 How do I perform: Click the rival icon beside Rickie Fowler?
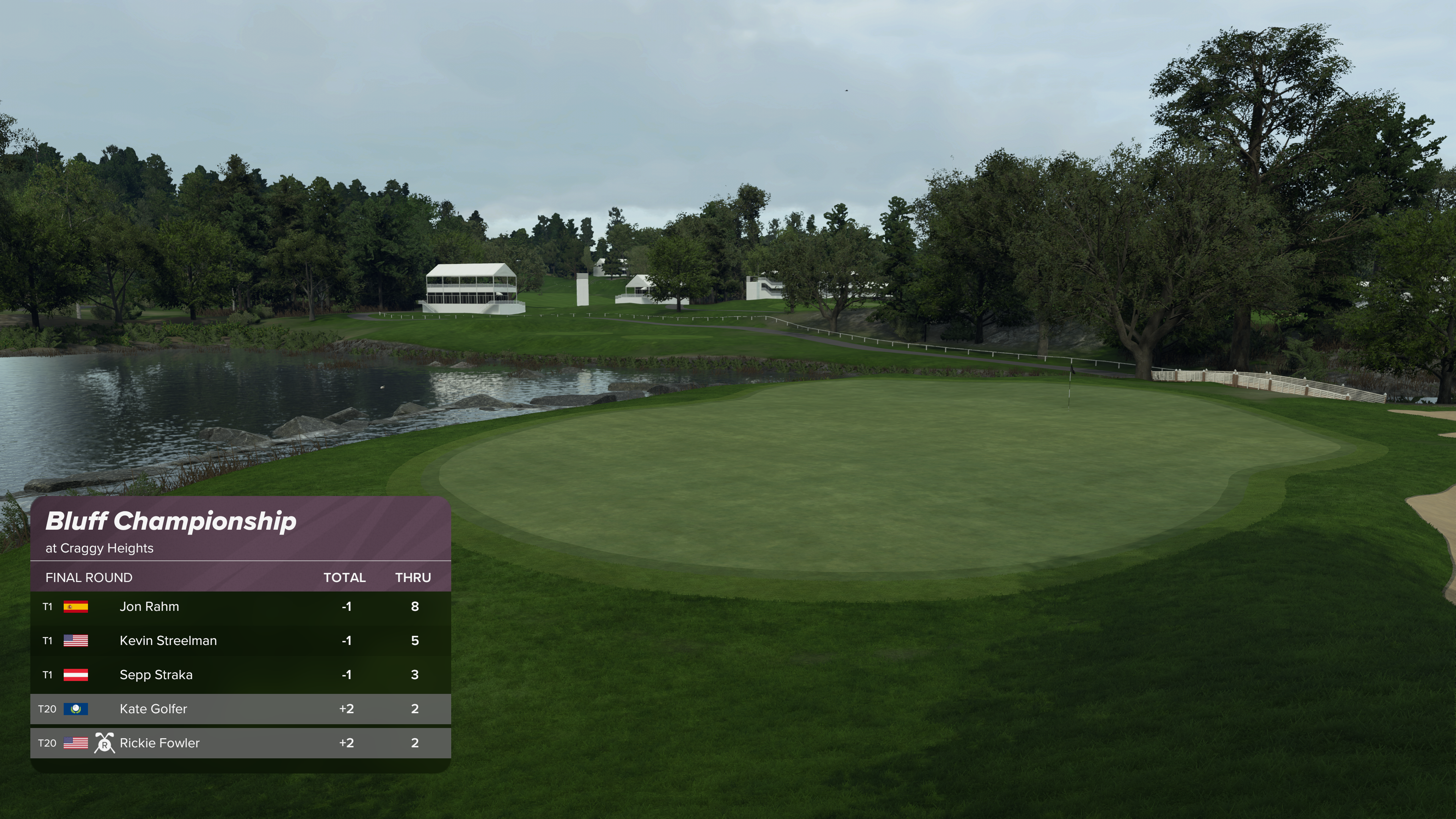click(x=105, y=743)
